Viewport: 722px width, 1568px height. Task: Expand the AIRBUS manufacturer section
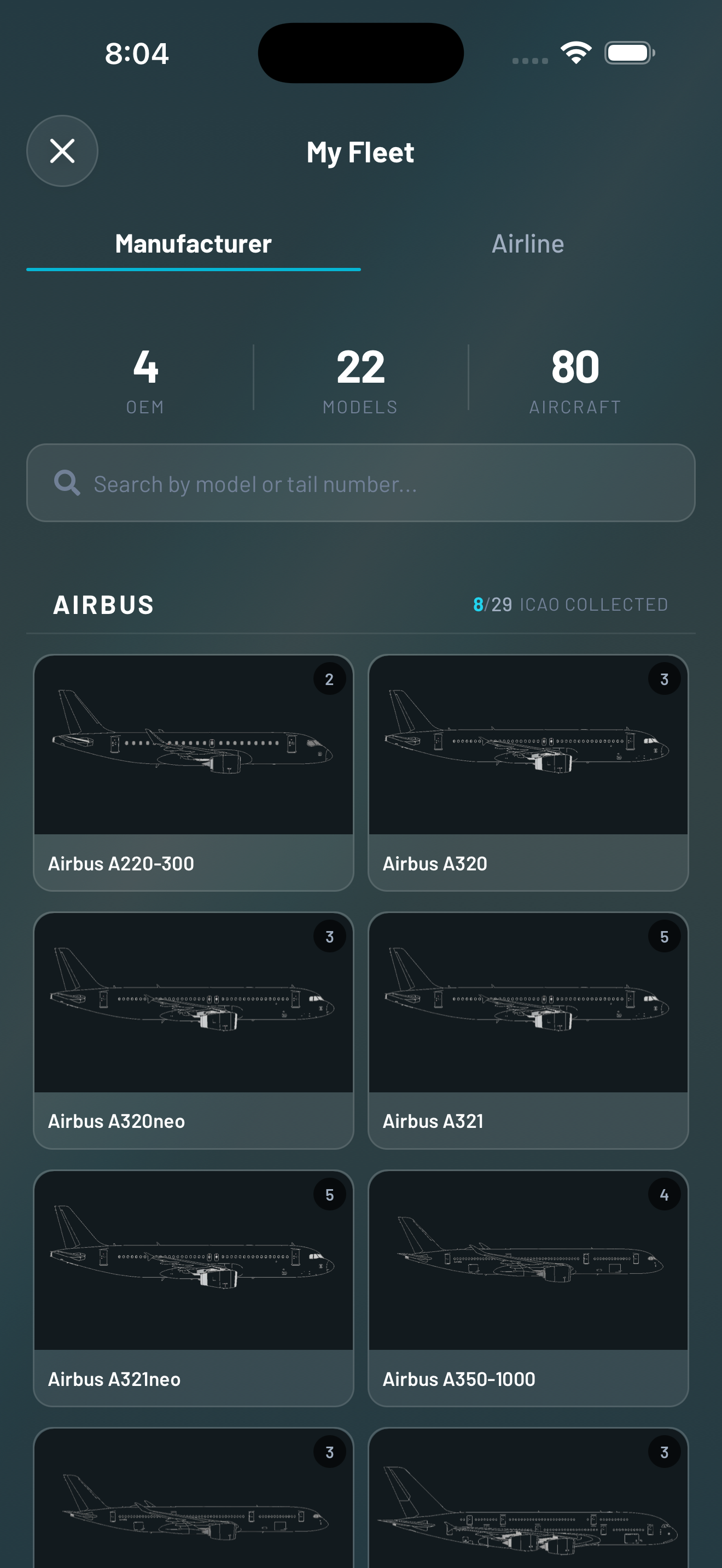(x=103, y=605)
